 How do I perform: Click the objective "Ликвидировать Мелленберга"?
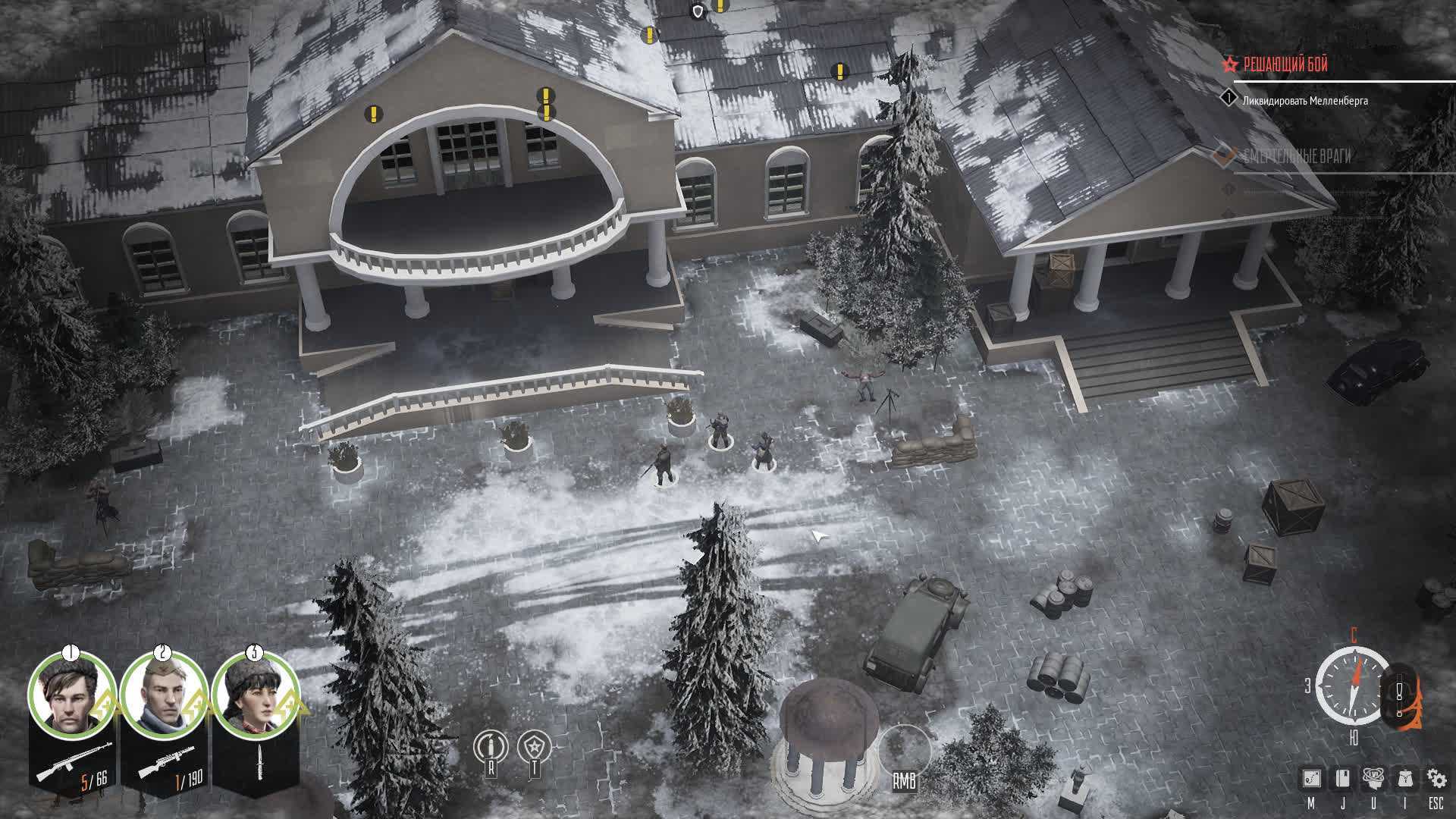(1304, 100)
